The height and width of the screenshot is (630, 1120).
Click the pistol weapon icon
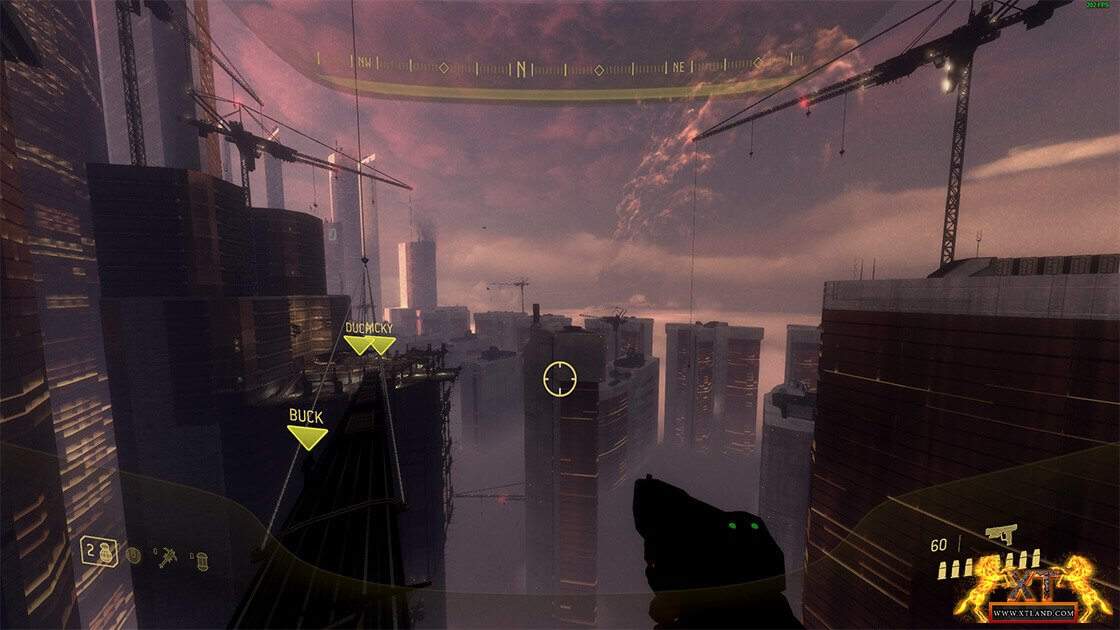click(x=1000, y=534)
